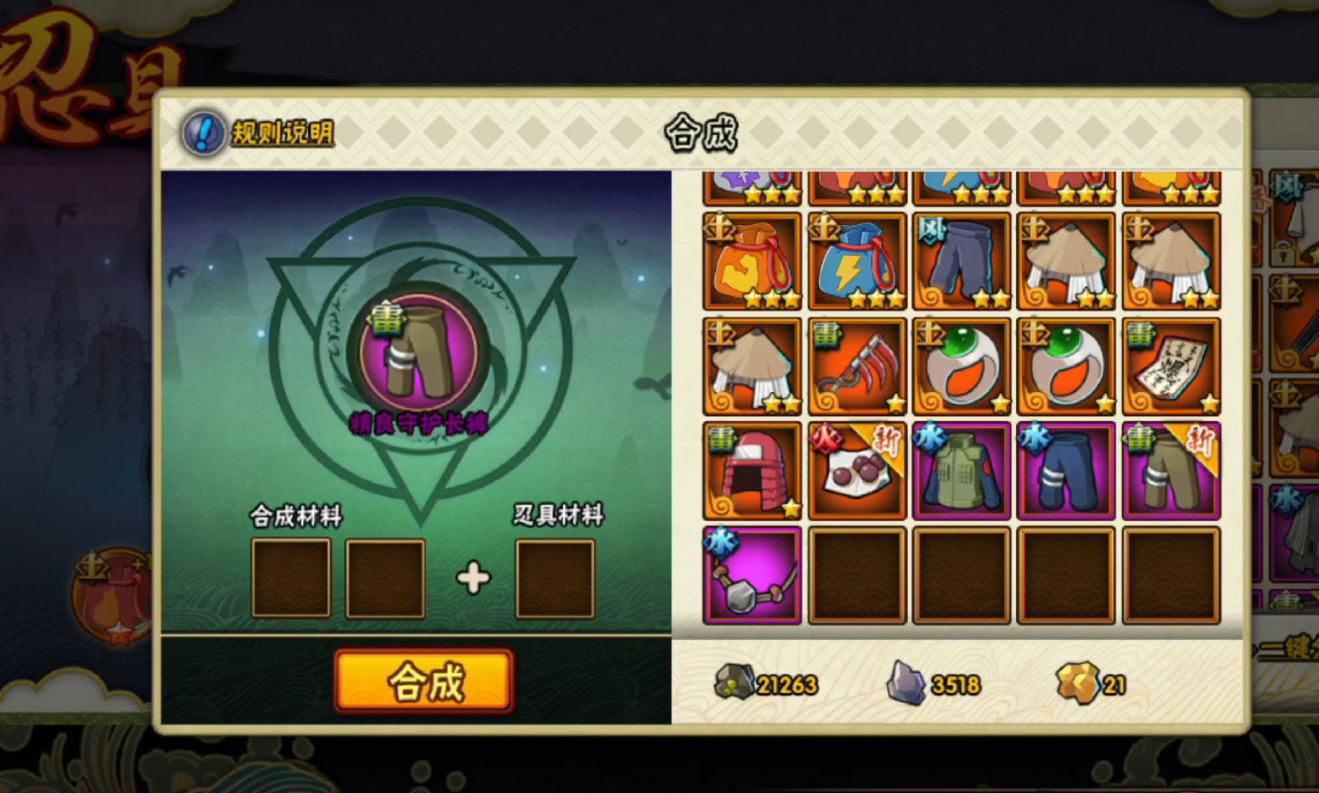Choose the new khaki trousers in the grid
The height and width of the screenshot is (793, 1319).
(1171, 471)
